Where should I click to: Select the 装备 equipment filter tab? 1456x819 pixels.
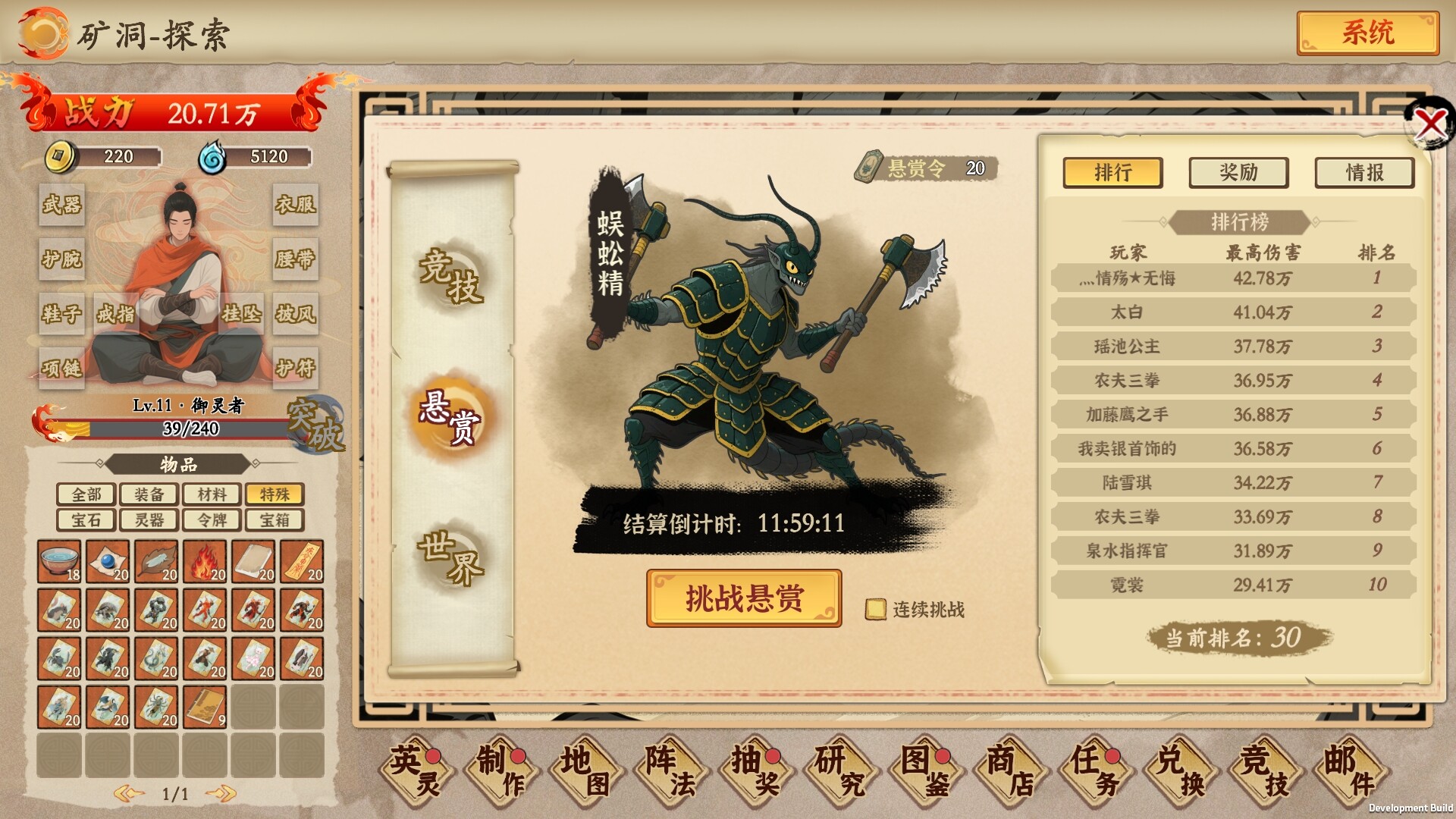pyautogui.click(x=149, y=494)
